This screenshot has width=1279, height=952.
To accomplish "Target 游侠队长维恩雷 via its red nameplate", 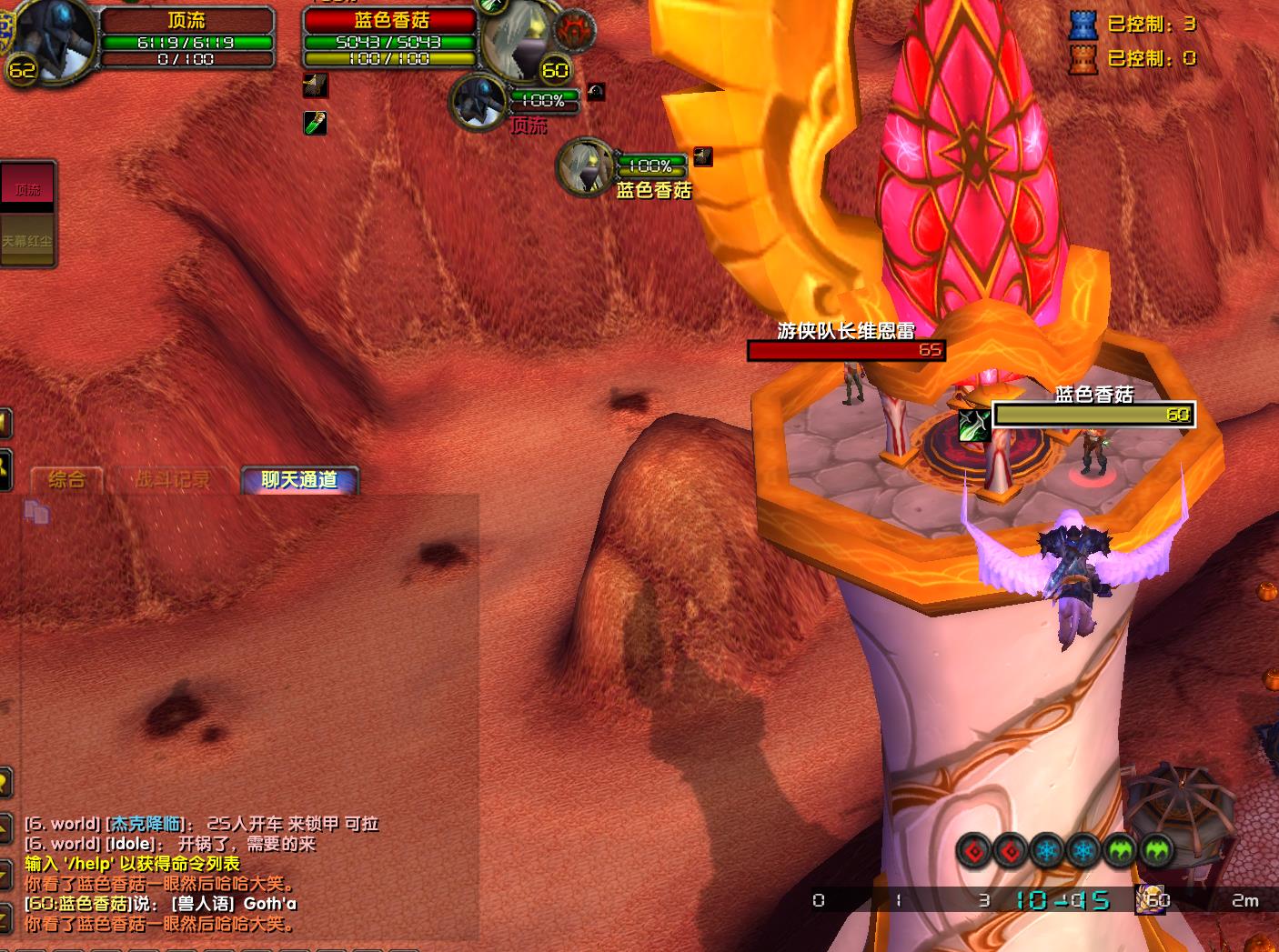I will pyautogui.click(x=846, y=350).
